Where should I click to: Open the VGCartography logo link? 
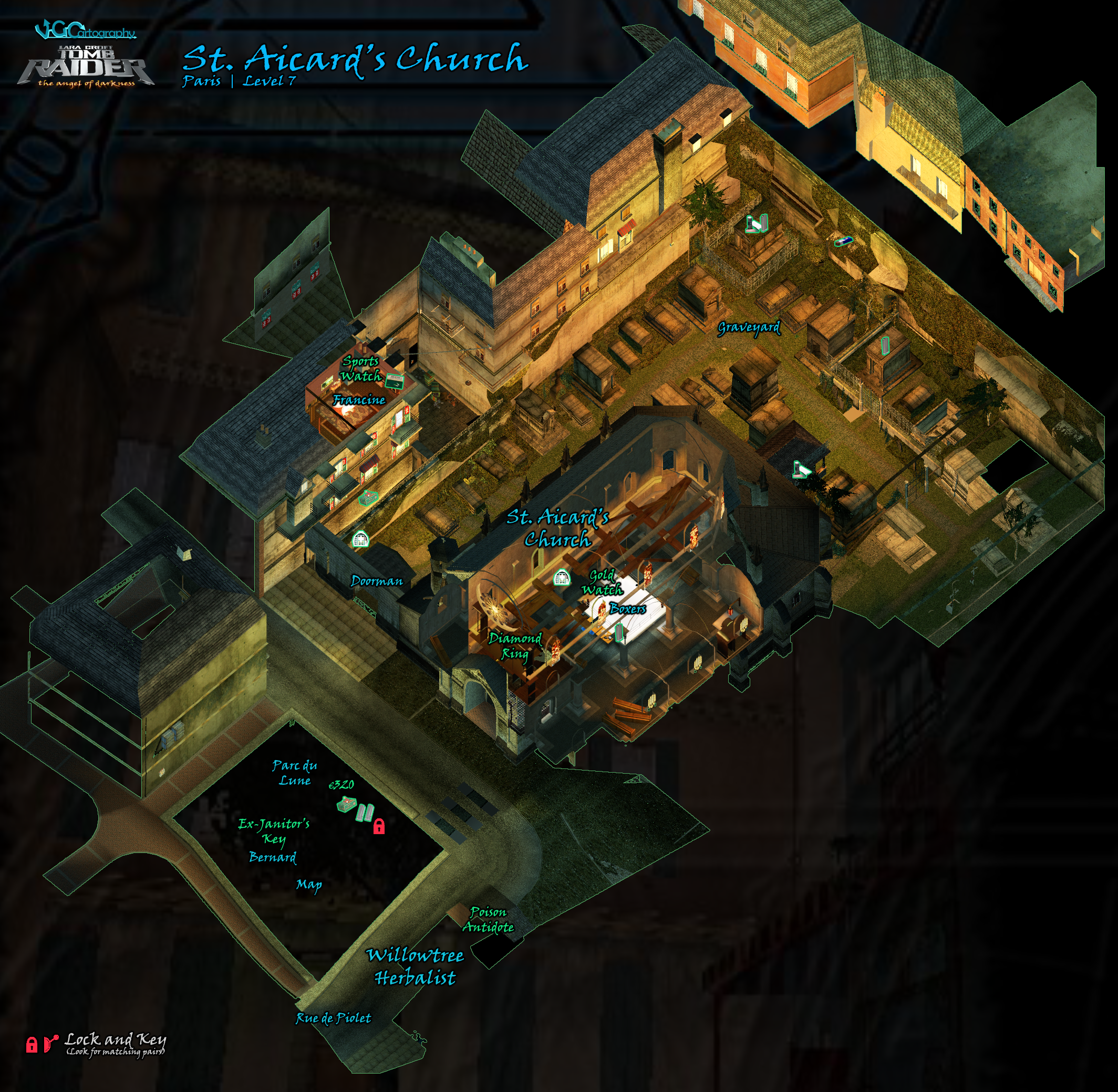[85, 30]
